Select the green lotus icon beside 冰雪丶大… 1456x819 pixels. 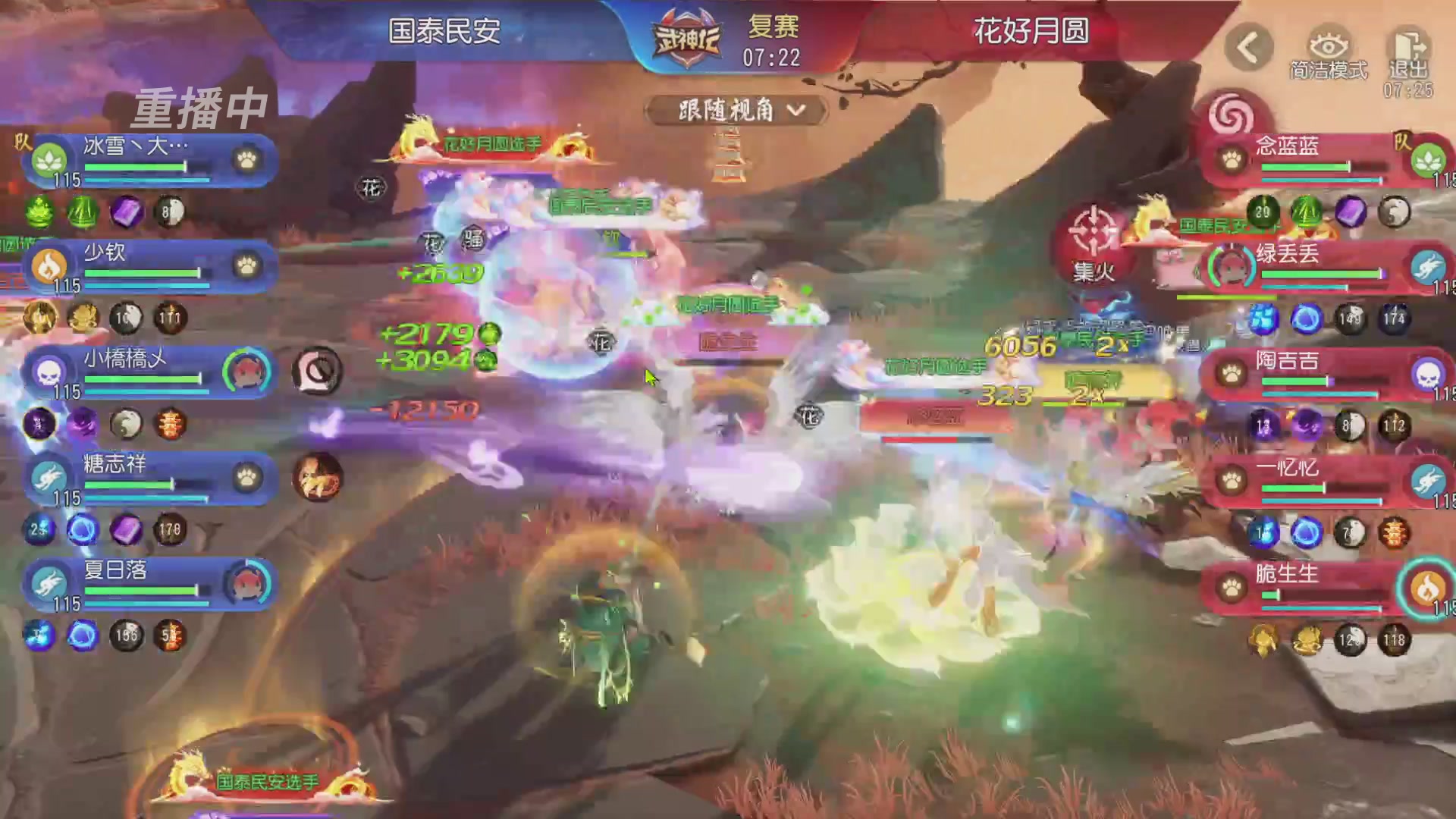tap(48, 161)
